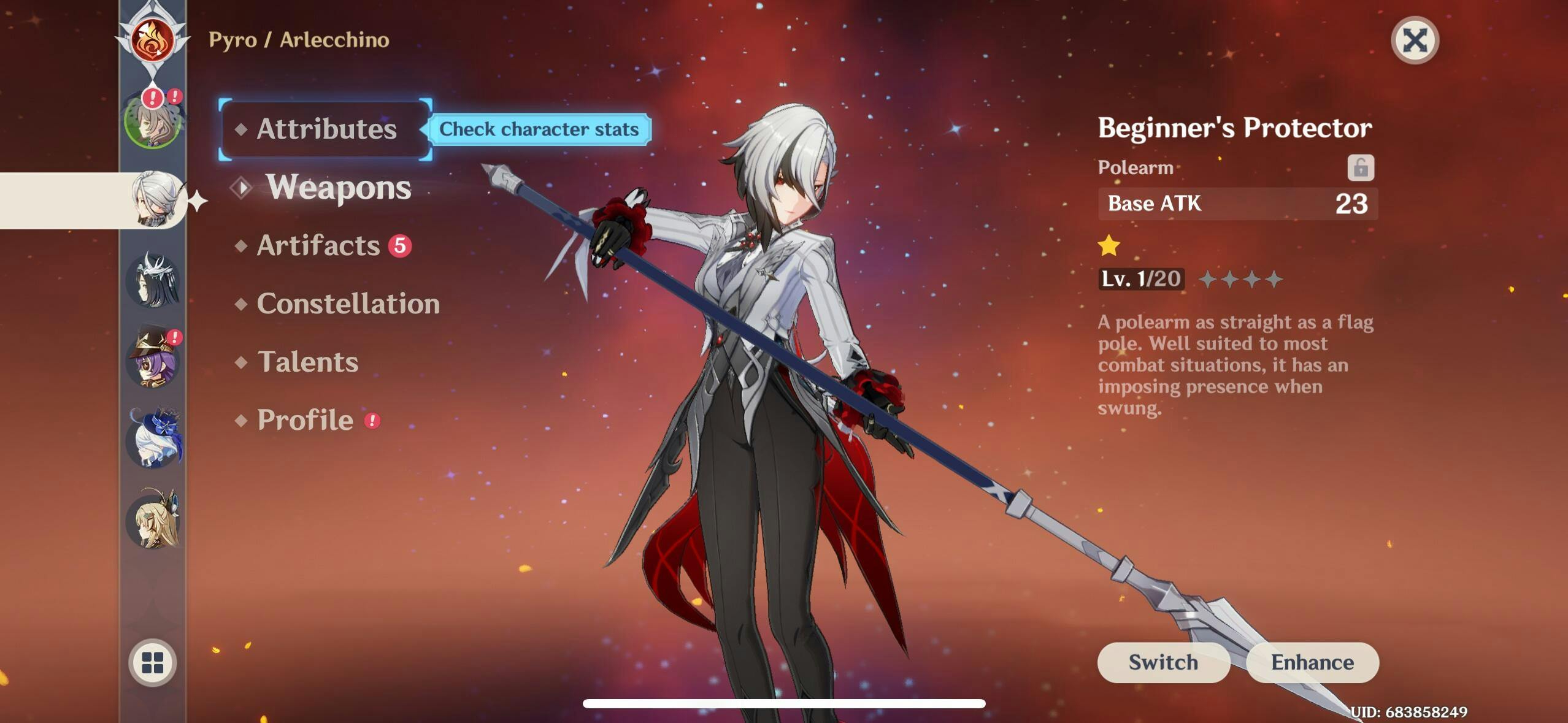The image size is (1568, 723).
Task: Select the Weapons menu entry
Action: [x=338, y=187]
